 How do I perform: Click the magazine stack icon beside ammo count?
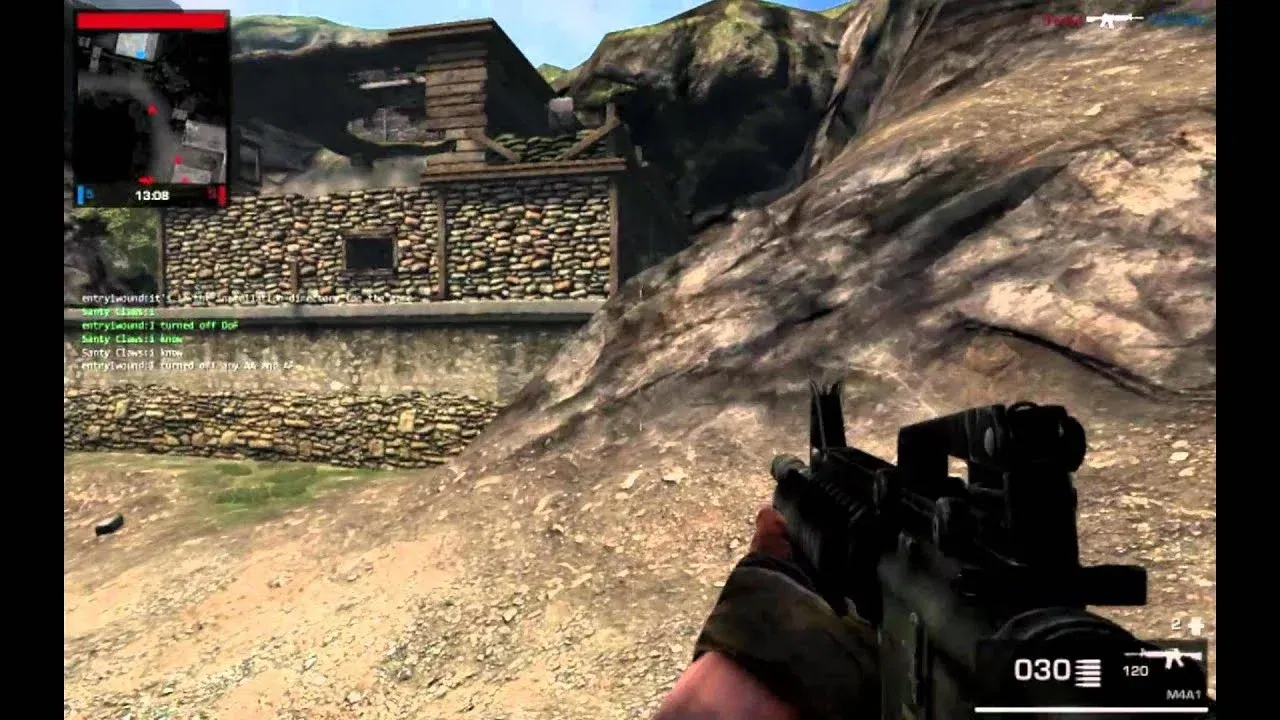(1090, 672)
